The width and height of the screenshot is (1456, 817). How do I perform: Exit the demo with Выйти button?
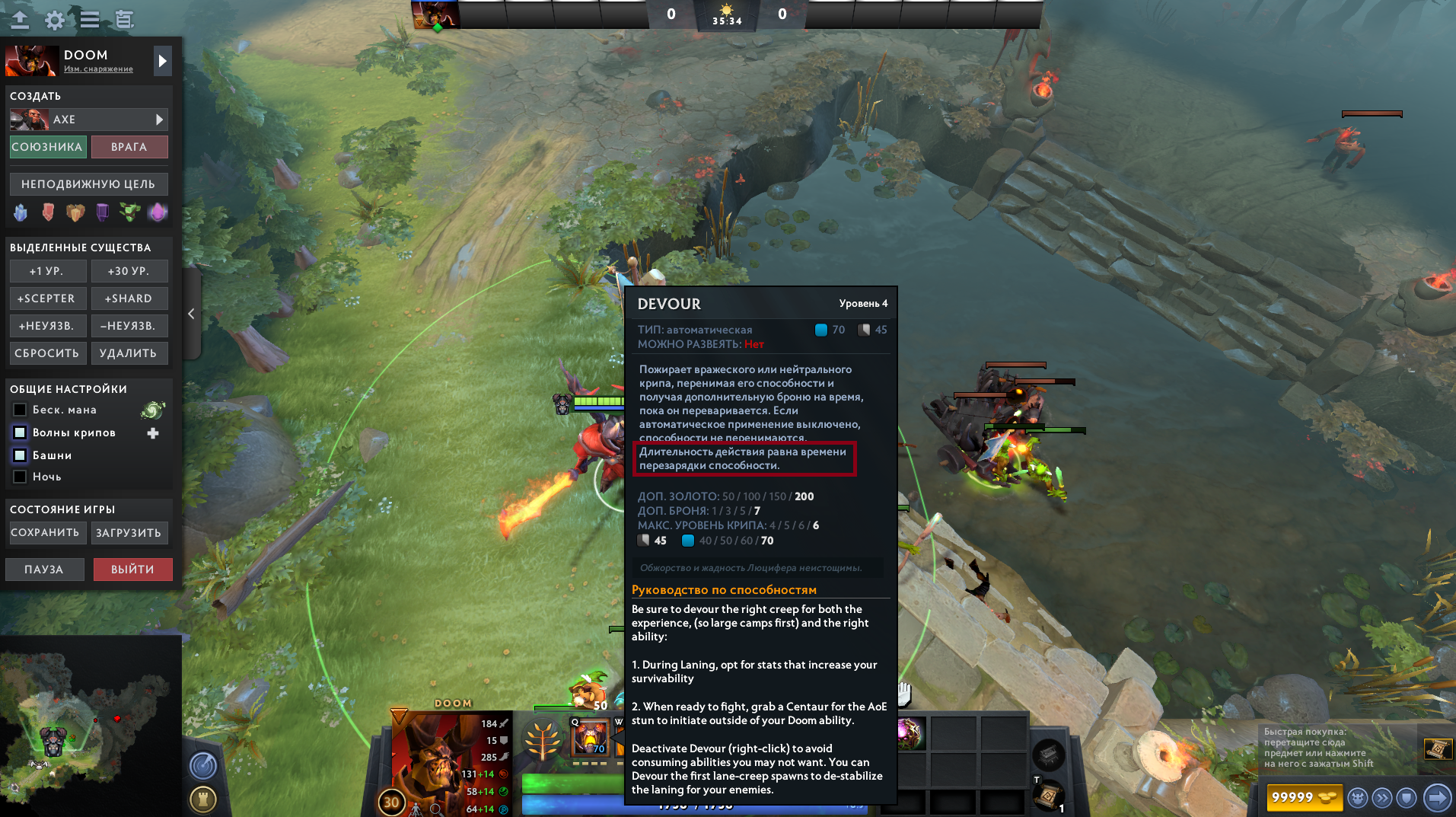(132, 570)
